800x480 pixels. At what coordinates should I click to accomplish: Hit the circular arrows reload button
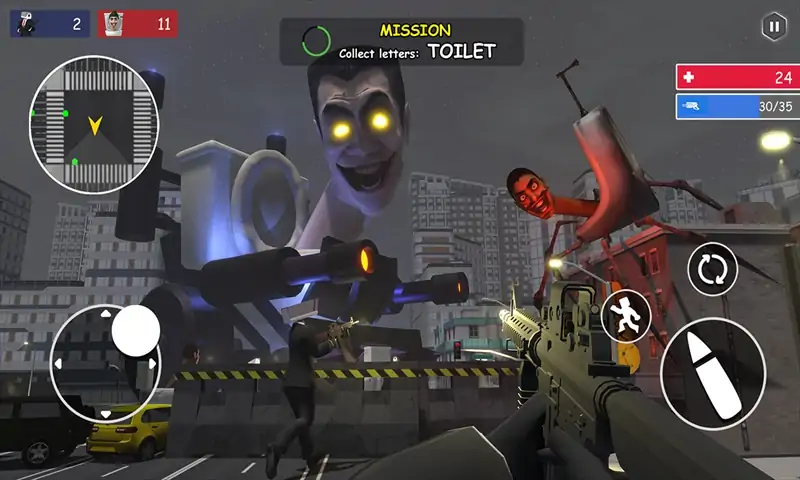[712, 269]
